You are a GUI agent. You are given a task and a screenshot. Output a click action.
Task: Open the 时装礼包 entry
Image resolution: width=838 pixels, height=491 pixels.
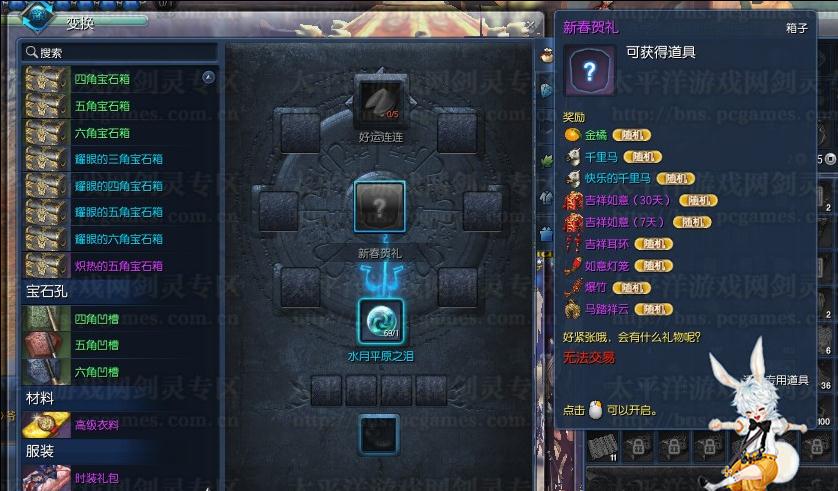point(96,478)
